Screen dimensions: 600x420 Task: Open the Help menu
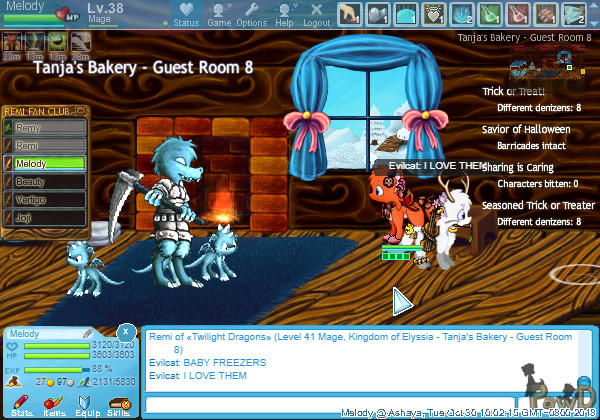coord(284,13)
